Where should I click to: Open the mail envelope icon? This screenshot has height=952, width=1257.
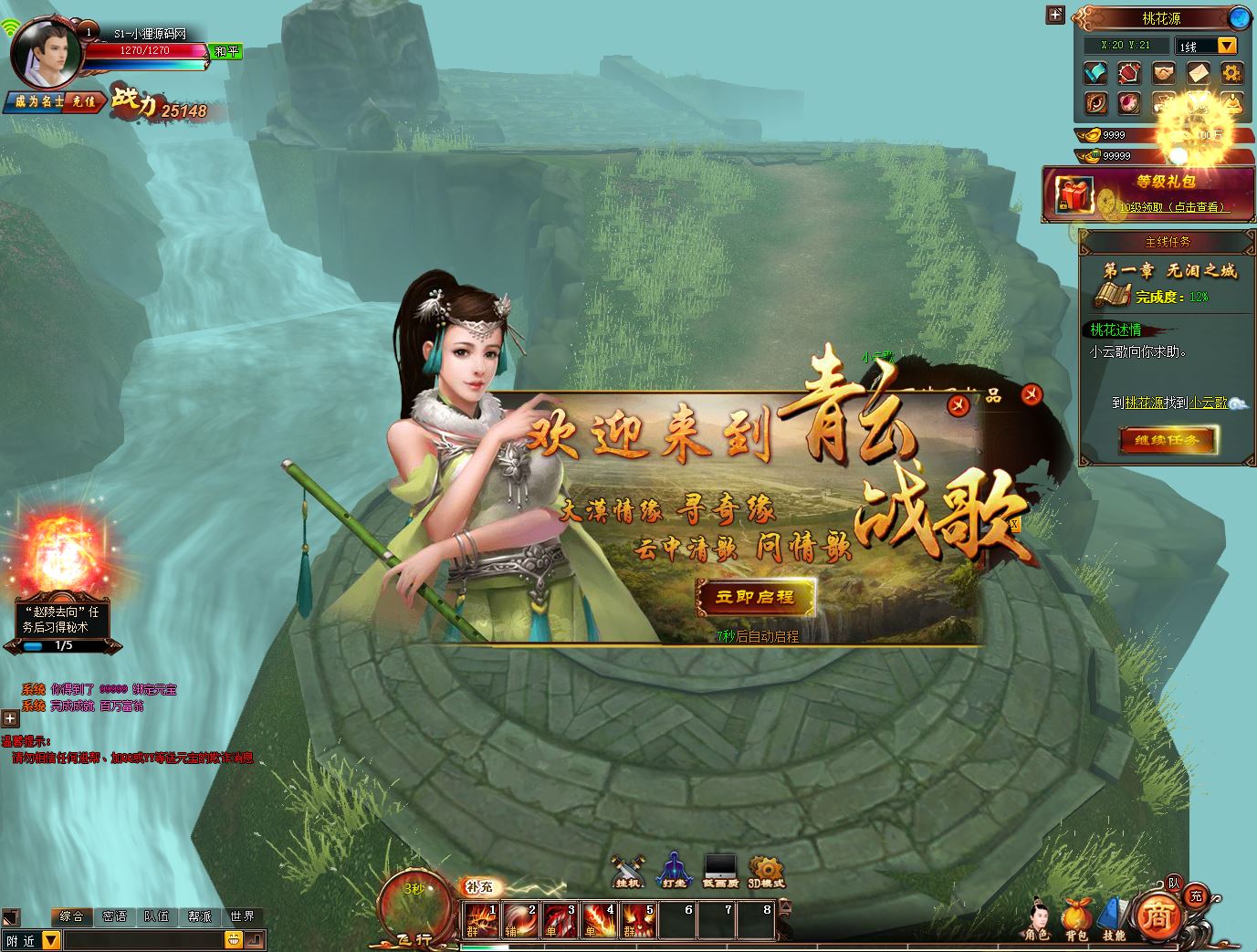click(1199, 72)
